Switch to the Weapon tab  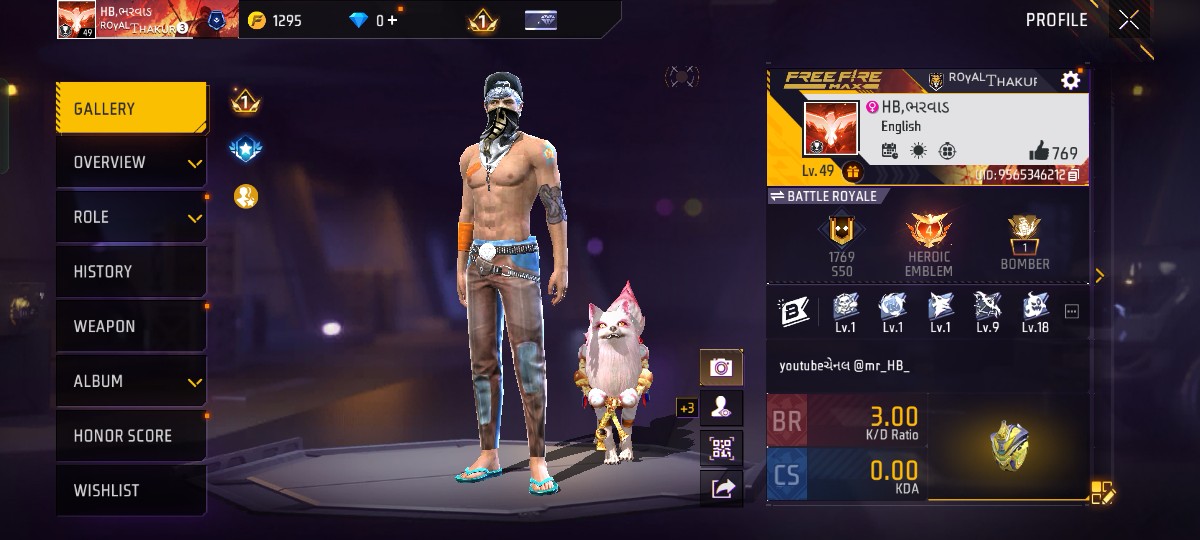tap(131, 326)
